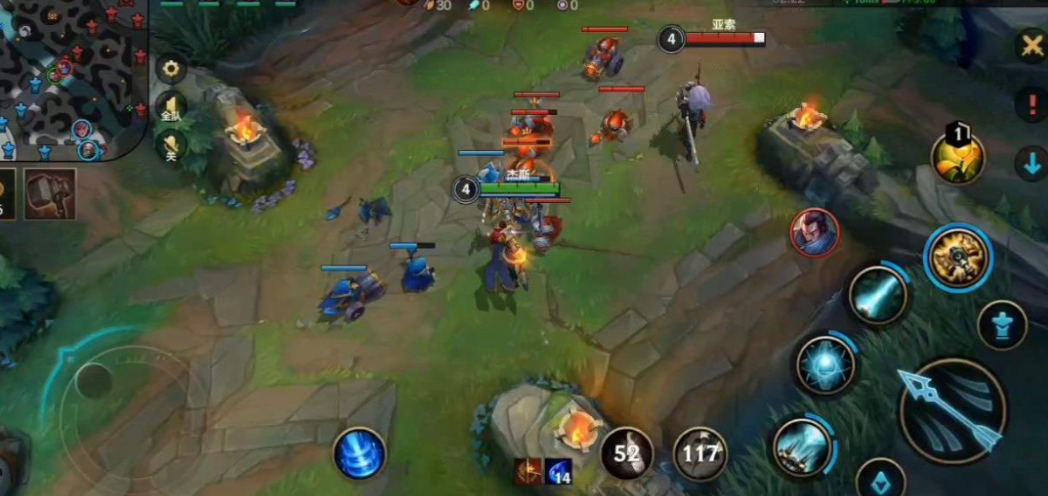1048x496 pixels.
Task: Activate the golden ultimate ability
Action: (x=957, y=258)
